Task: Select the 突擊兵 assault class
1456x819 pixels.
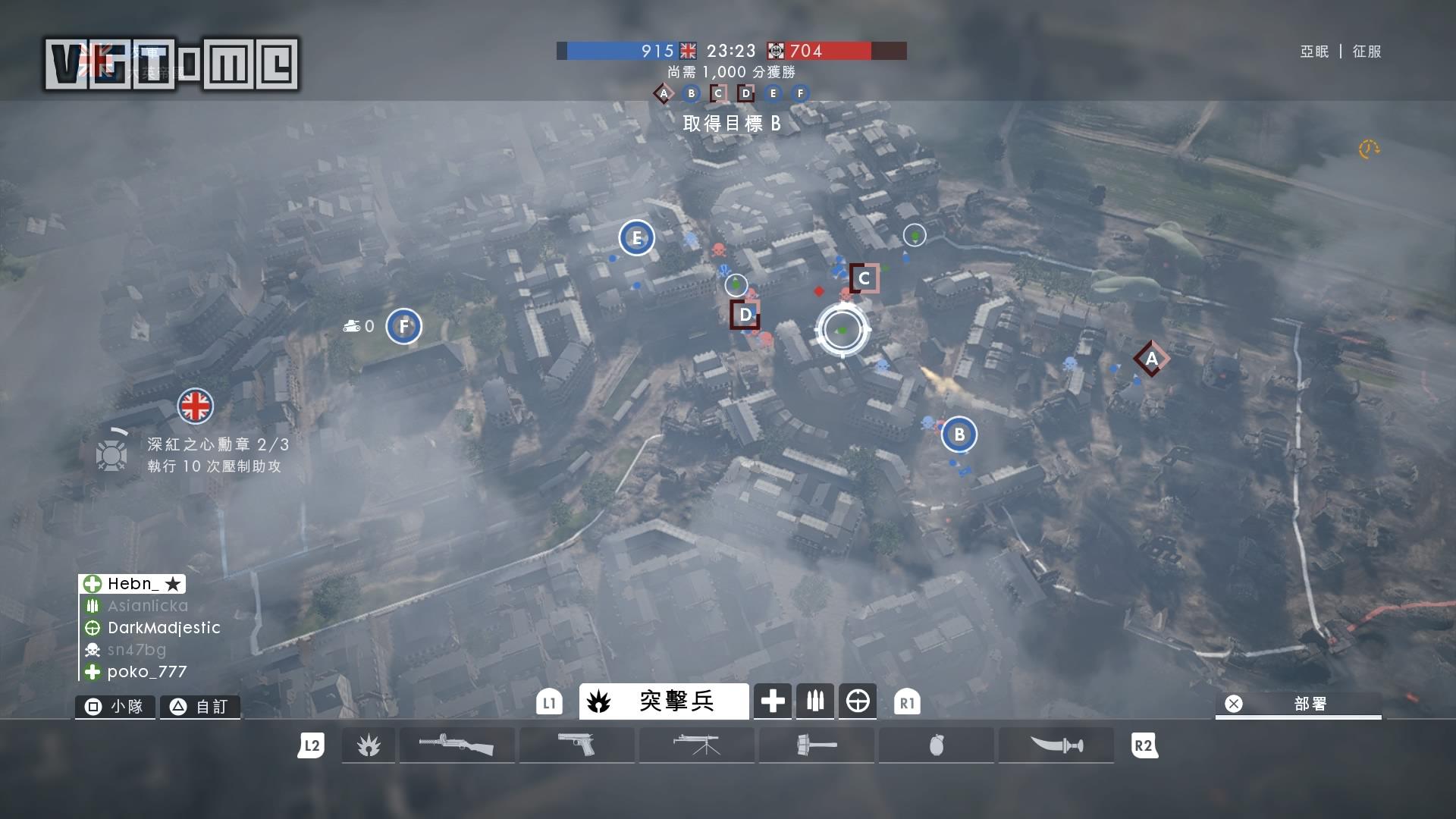Action: coord(664,701)
